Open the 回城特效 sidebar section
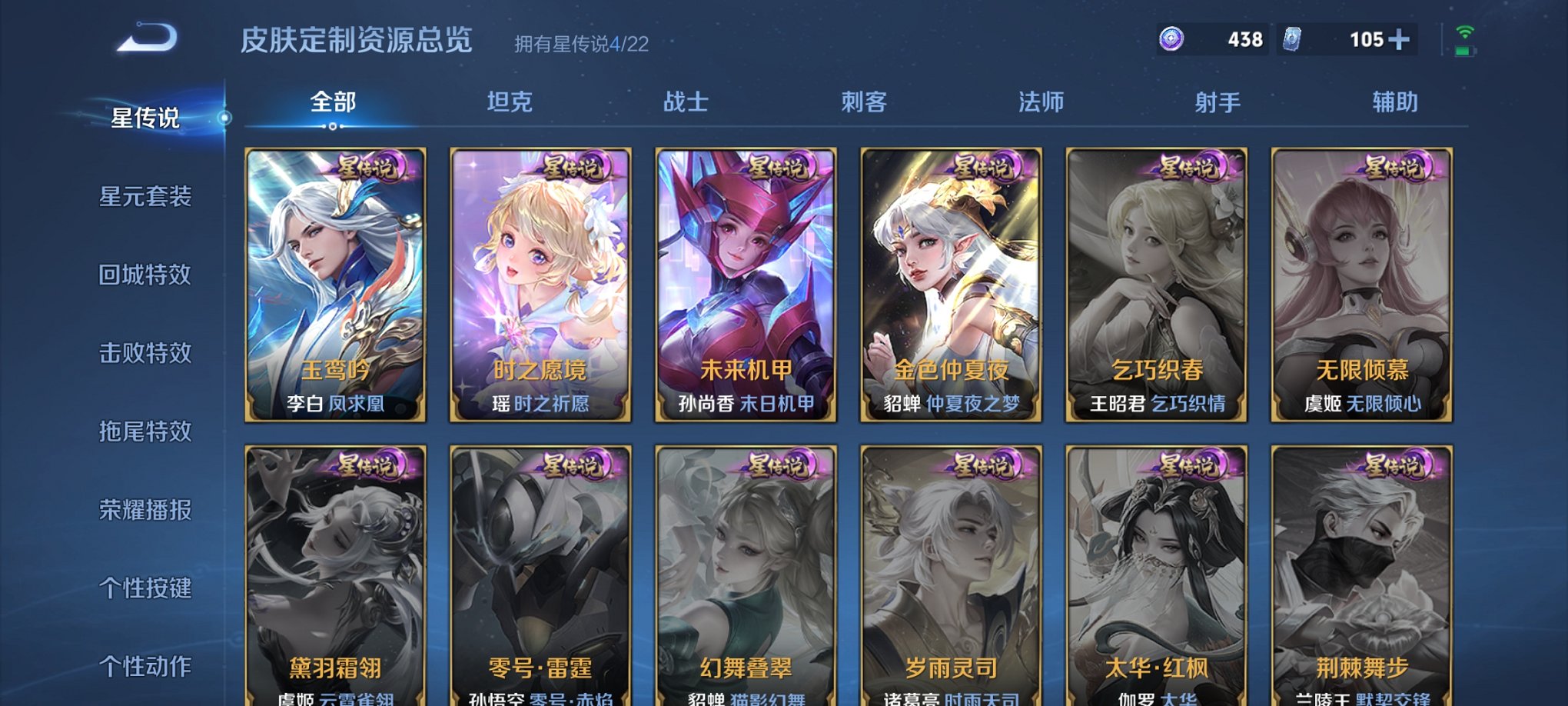 (146, 275)
